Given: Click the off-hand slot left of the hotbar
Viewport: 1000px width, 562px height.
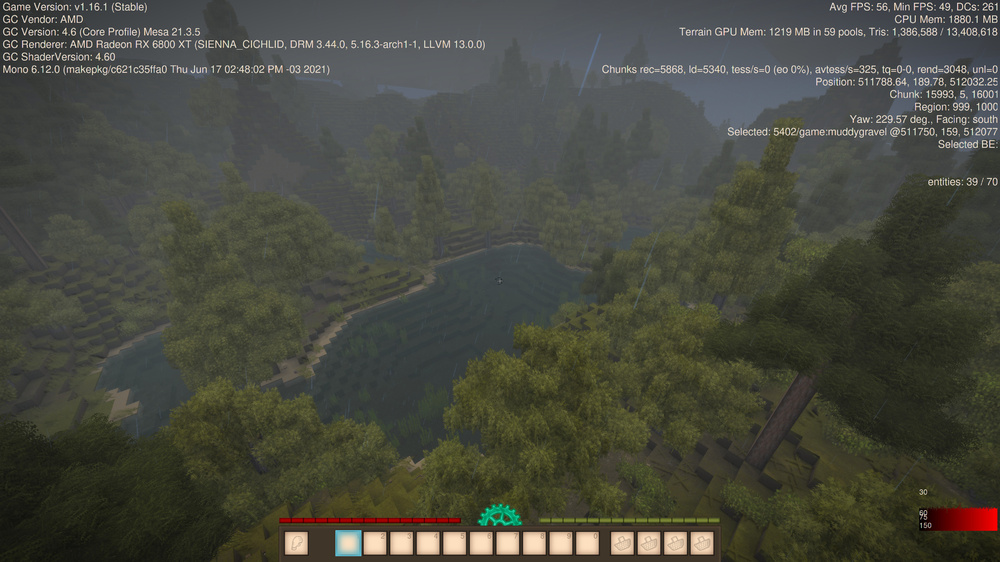Looking at the screenshot, I should (296, 543).
